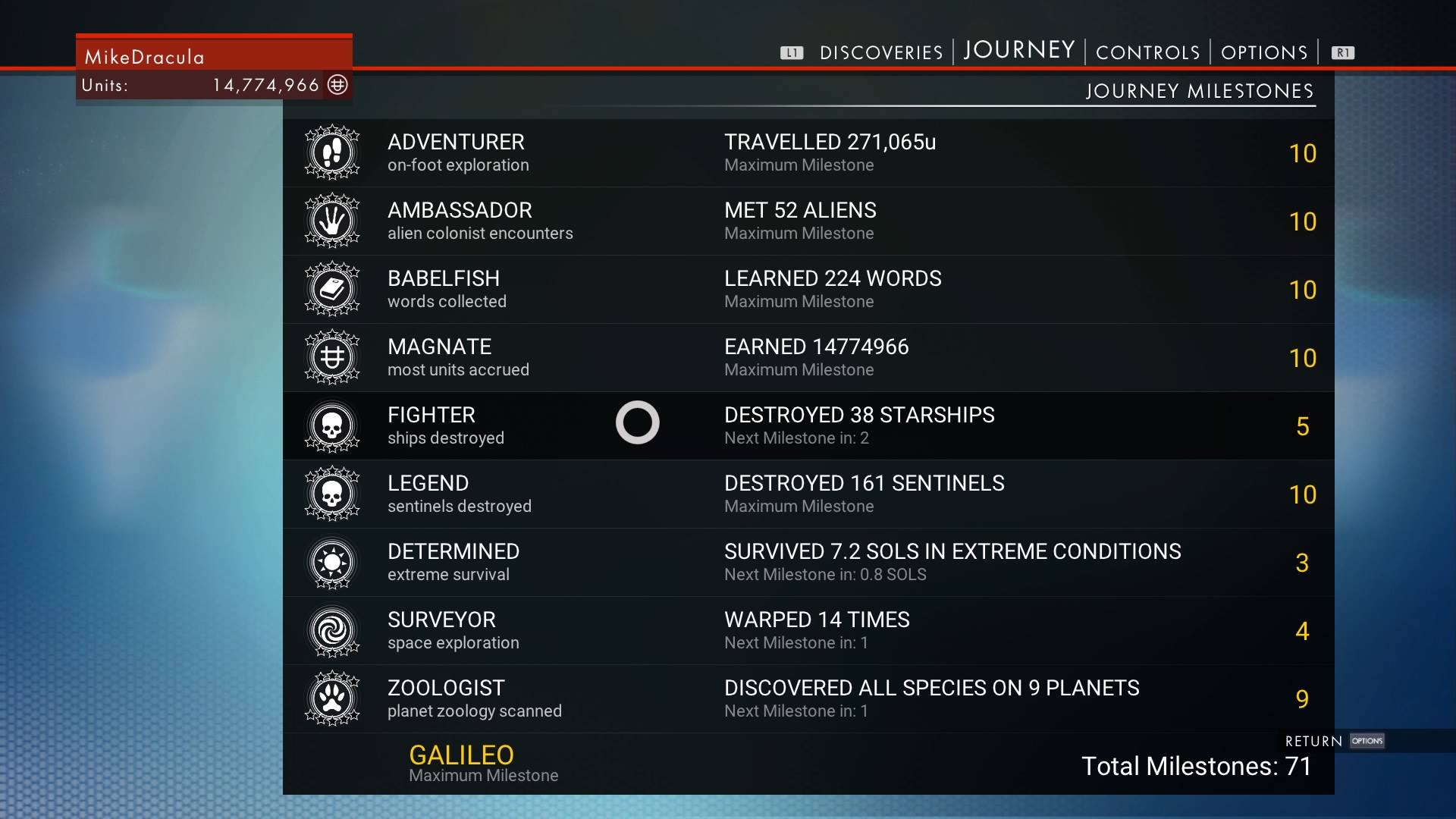Viewport: 1456px width, 819px height.
Task: Click the Fighter skull milestone icon
Action: pyautogui.click(x=332, y=425)
